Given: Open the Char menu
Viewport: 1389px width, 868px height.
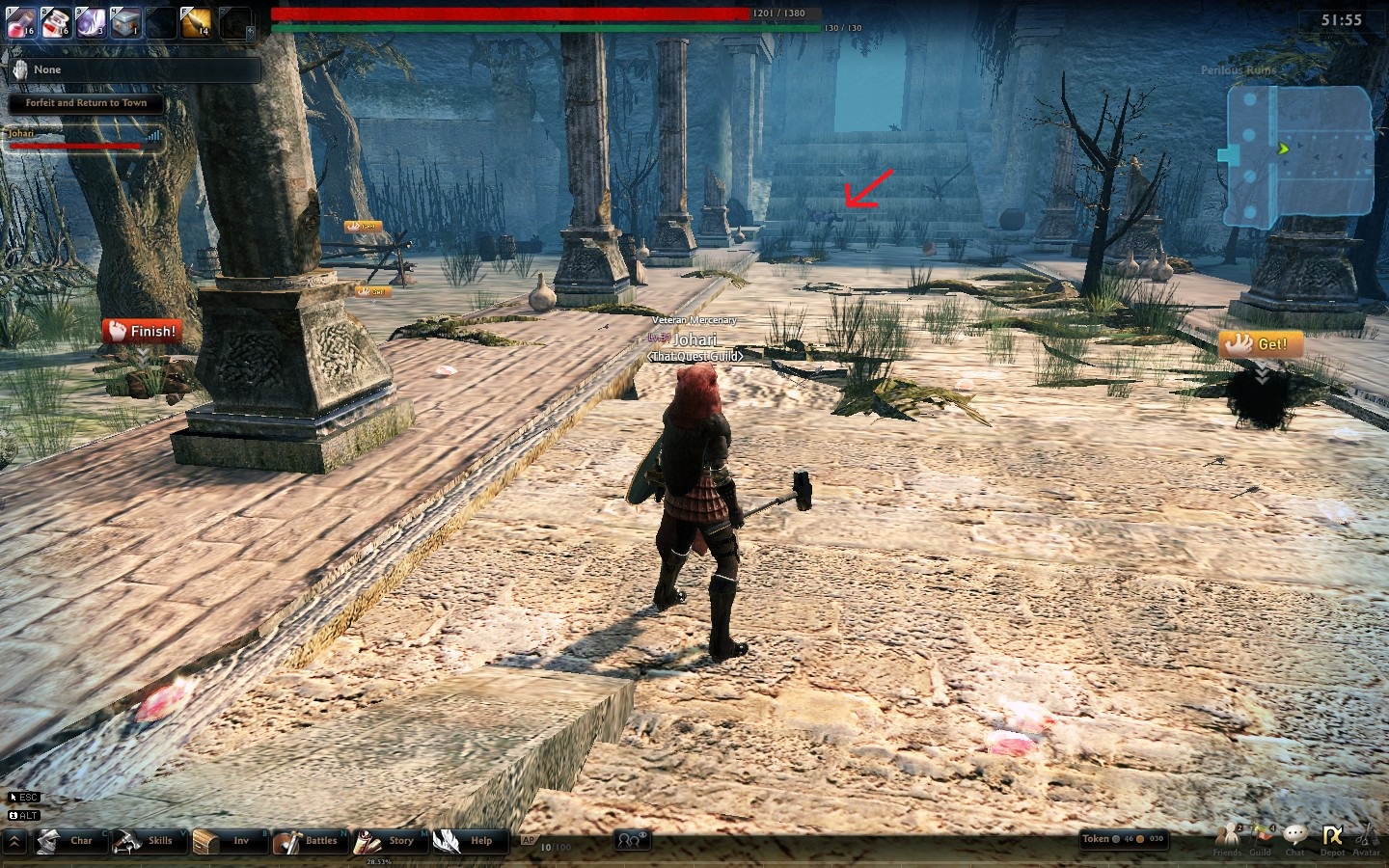Looking at the screenshot, I should click(68, 841).
